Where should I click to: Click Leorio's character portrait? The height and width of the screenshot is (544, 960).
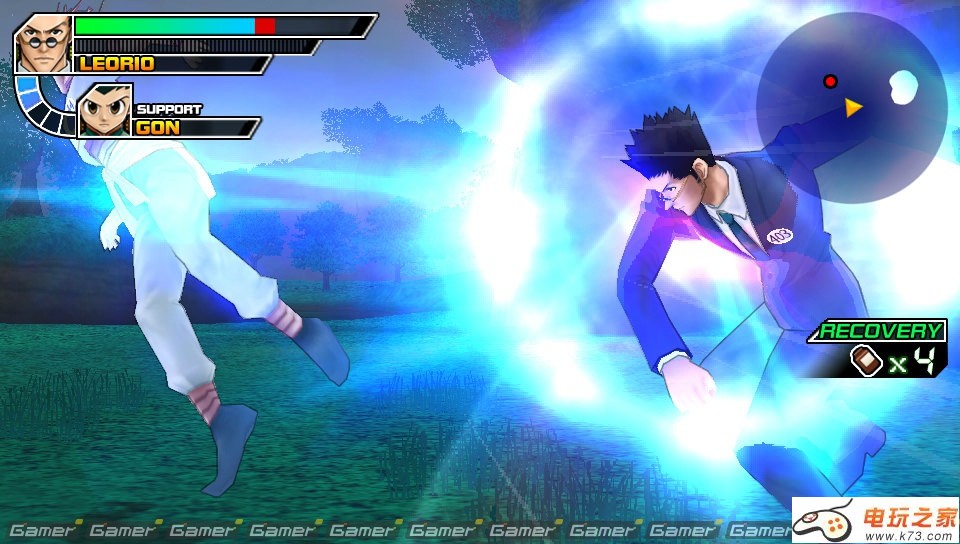coord(43,43)
